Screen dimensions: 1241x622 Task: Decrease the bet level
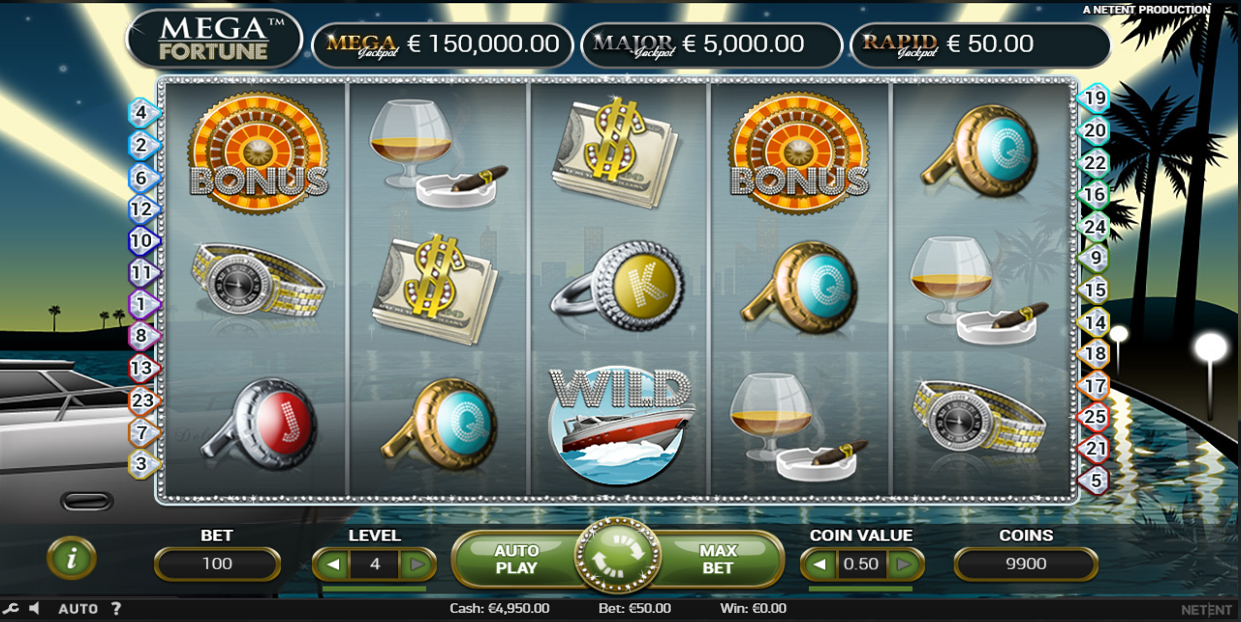click(x=333, y=565)
